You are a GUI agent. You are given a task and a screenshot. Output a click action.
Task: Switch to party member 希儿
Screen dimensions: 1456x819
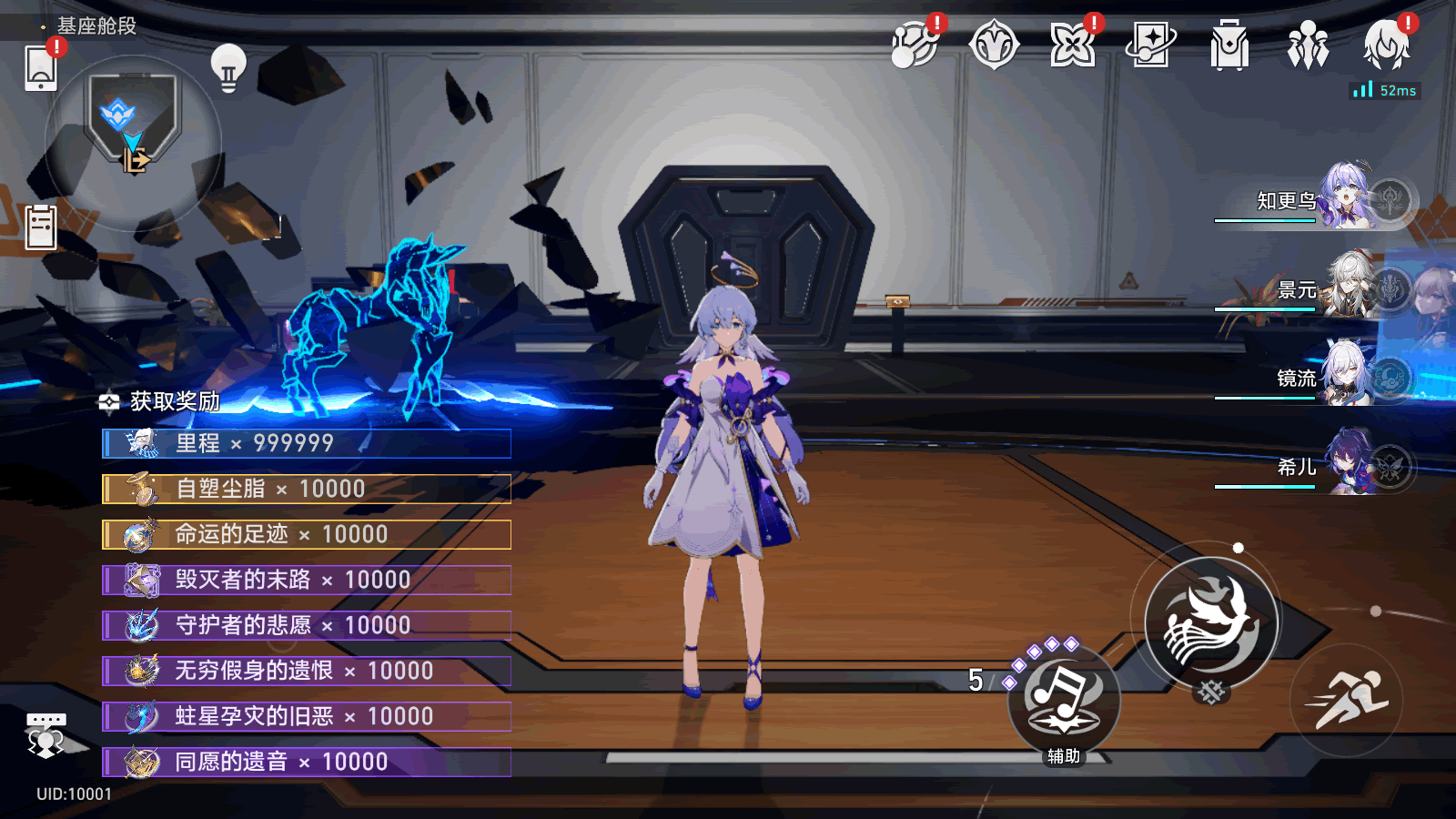click(x=1319, y=466)
